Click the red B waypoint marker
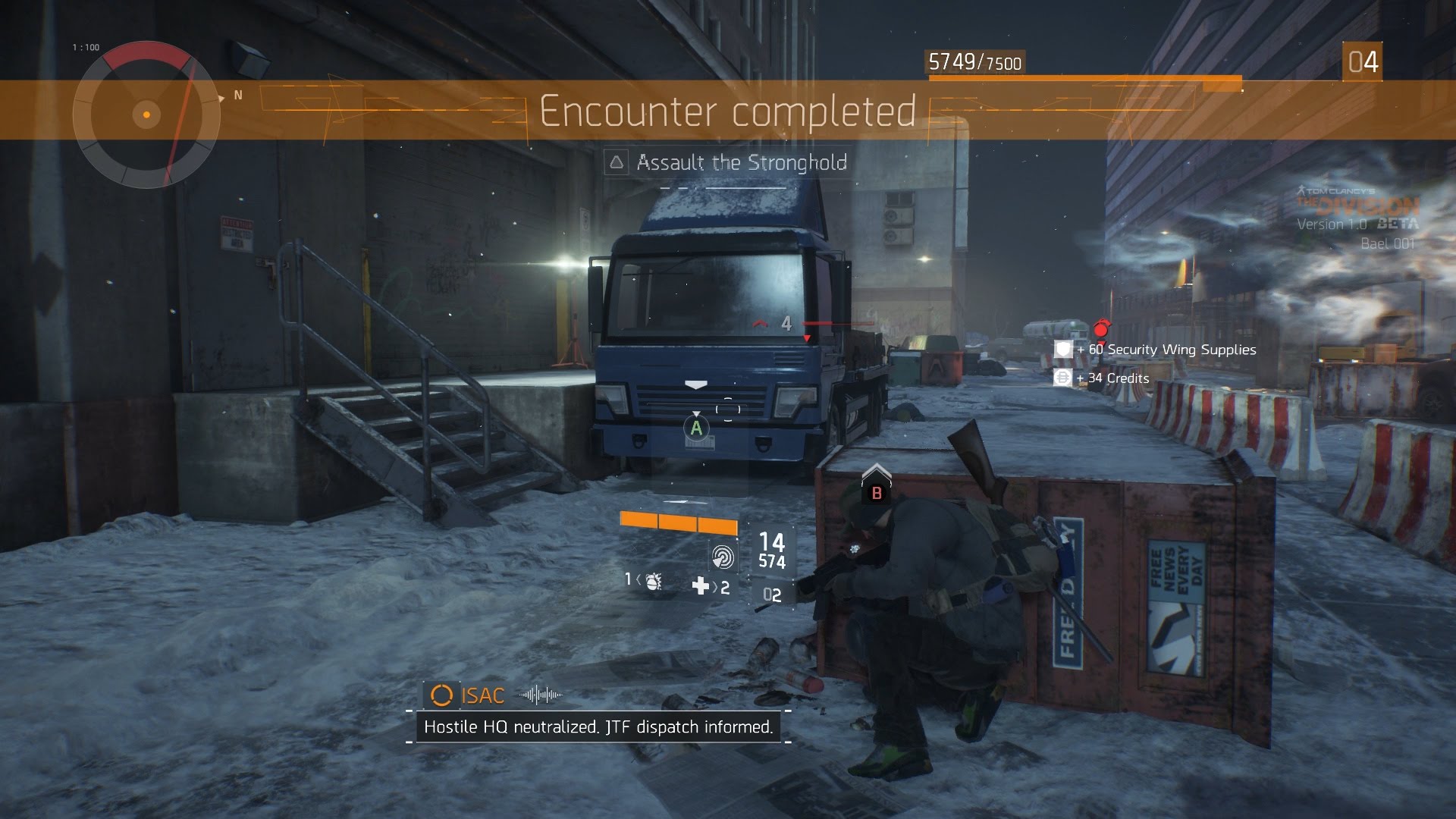Viewport: 1456px width, 819px height. (877, 493)
